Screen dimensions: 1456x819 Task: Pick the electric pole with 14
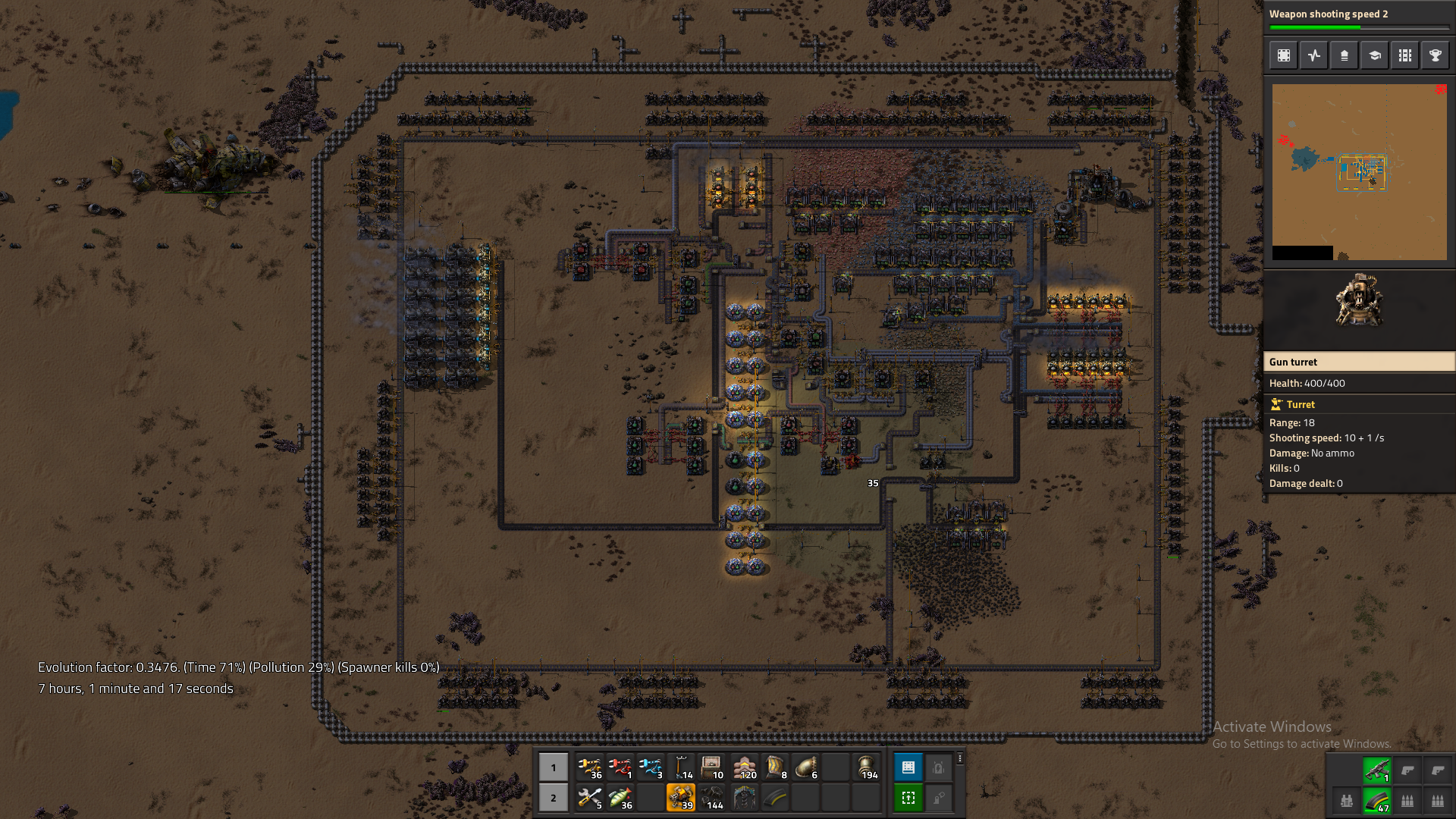(681, 767)
